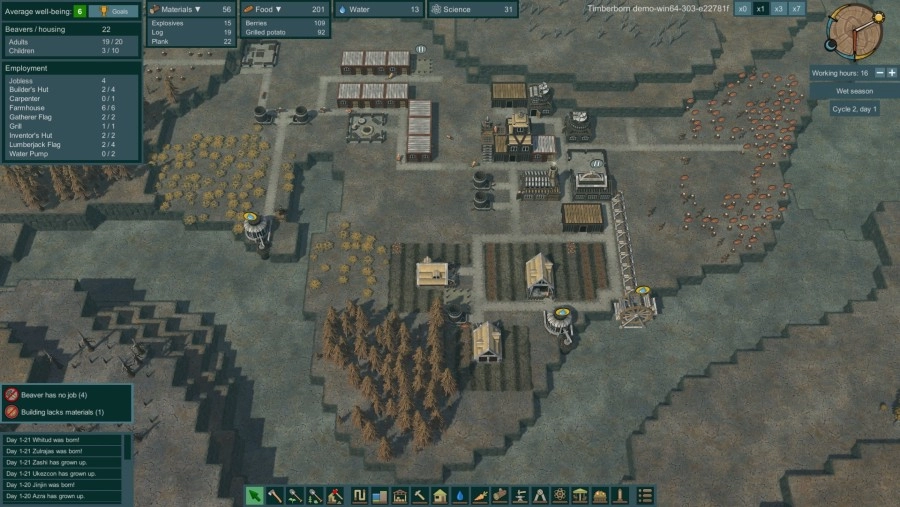Choose the axe tree-cutting tool

tap(275, 495)
